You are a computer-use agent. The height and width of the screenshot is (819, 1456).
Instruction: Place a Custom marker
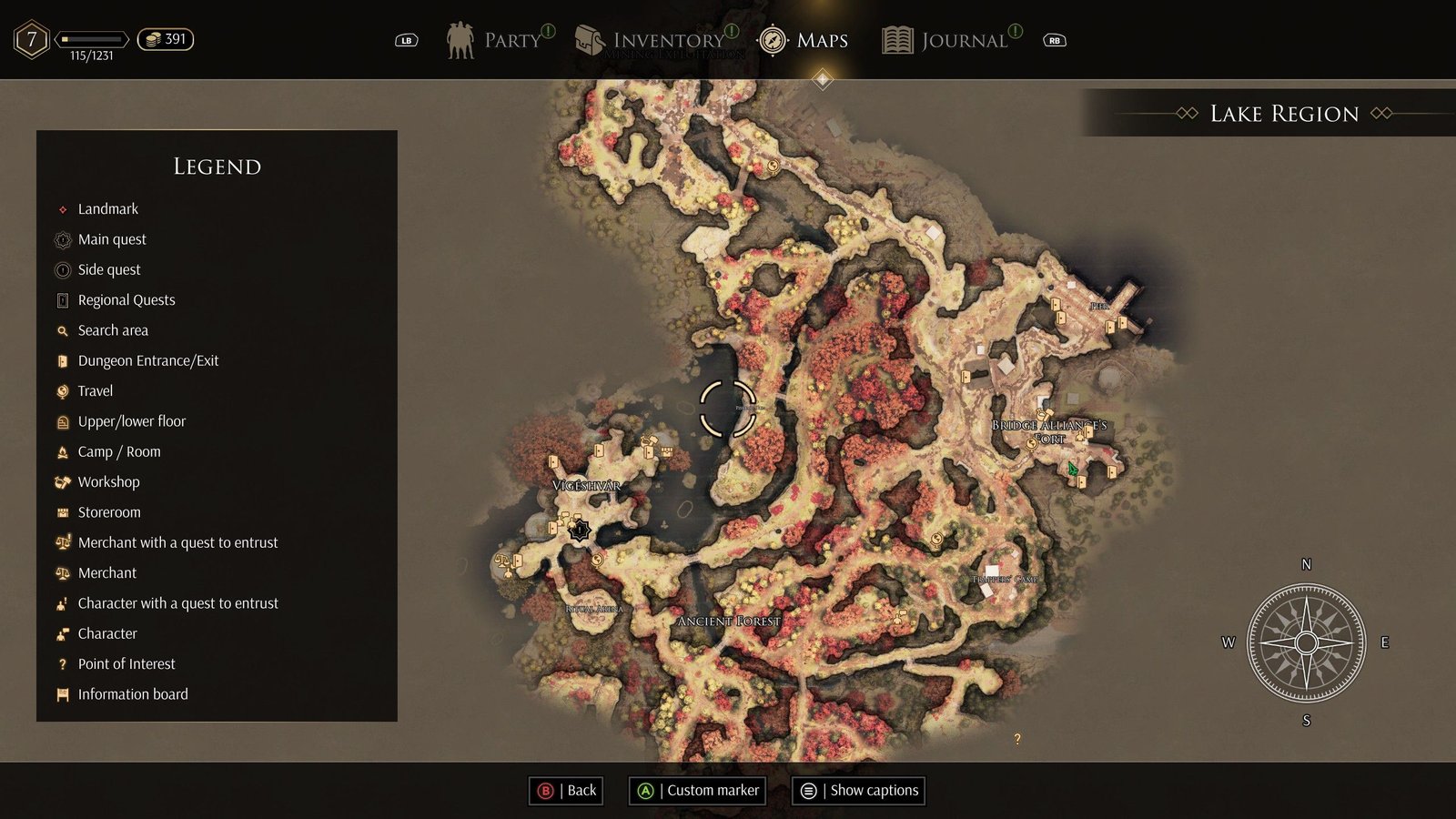coord(698,790)
